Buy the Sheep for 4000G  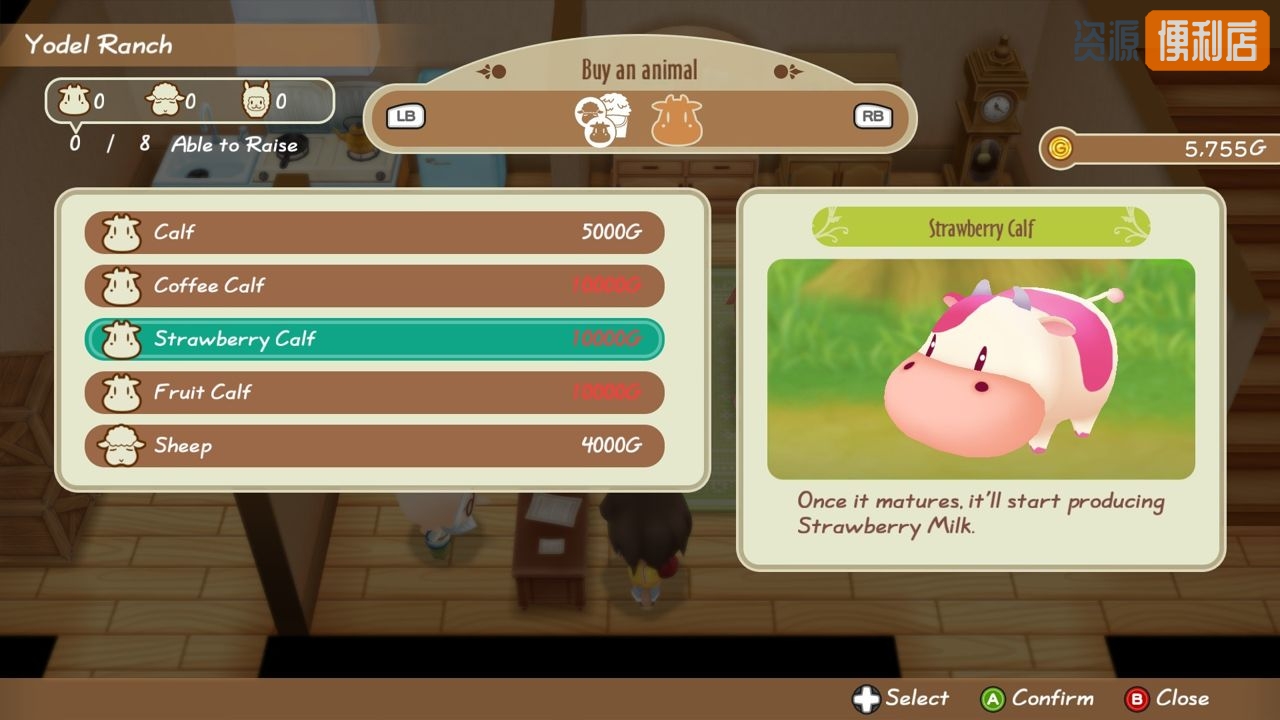point(374,446)
